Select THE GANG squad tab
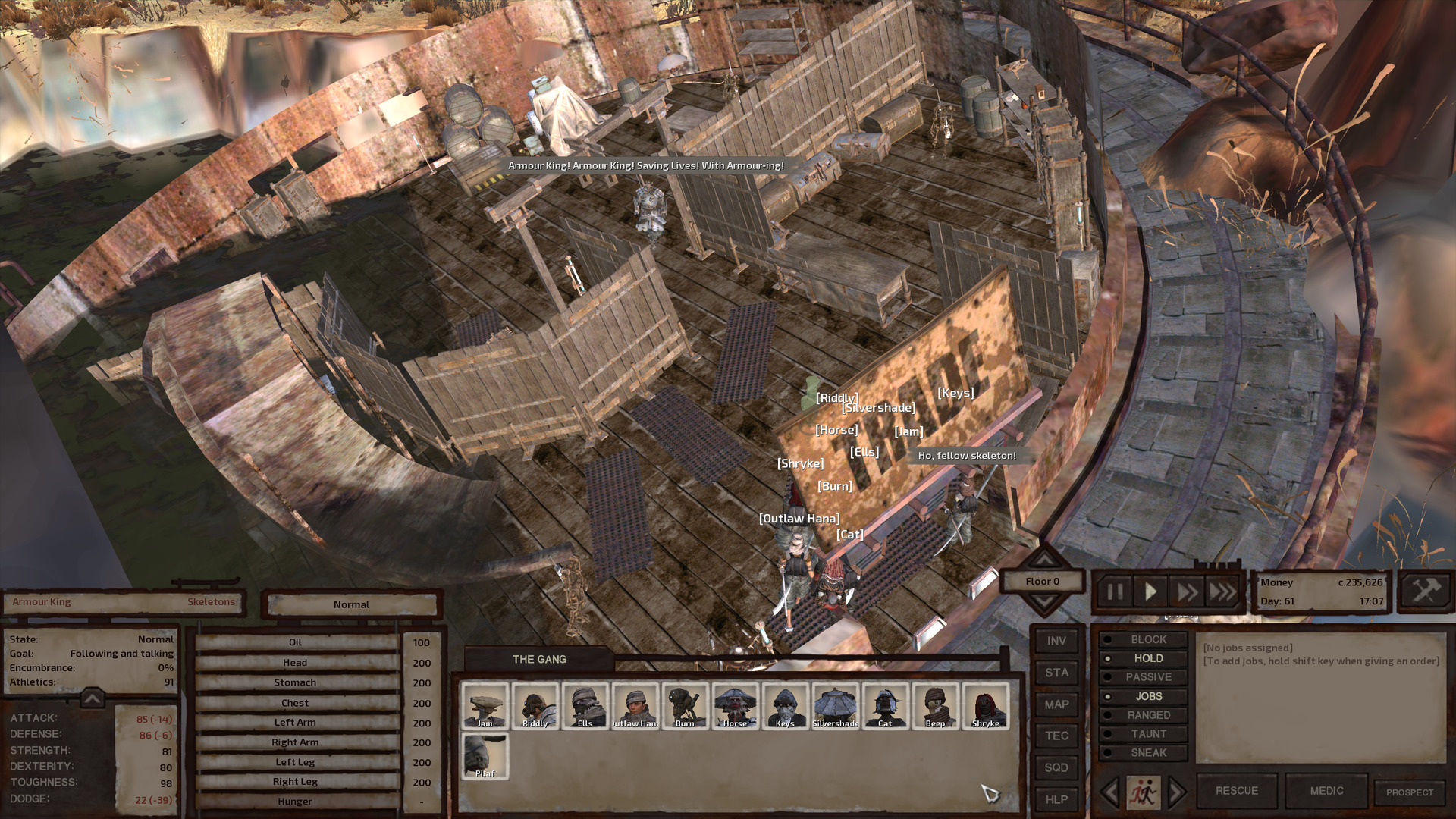The height and width of the screenshot is (819, 1456). coord(538,659)
